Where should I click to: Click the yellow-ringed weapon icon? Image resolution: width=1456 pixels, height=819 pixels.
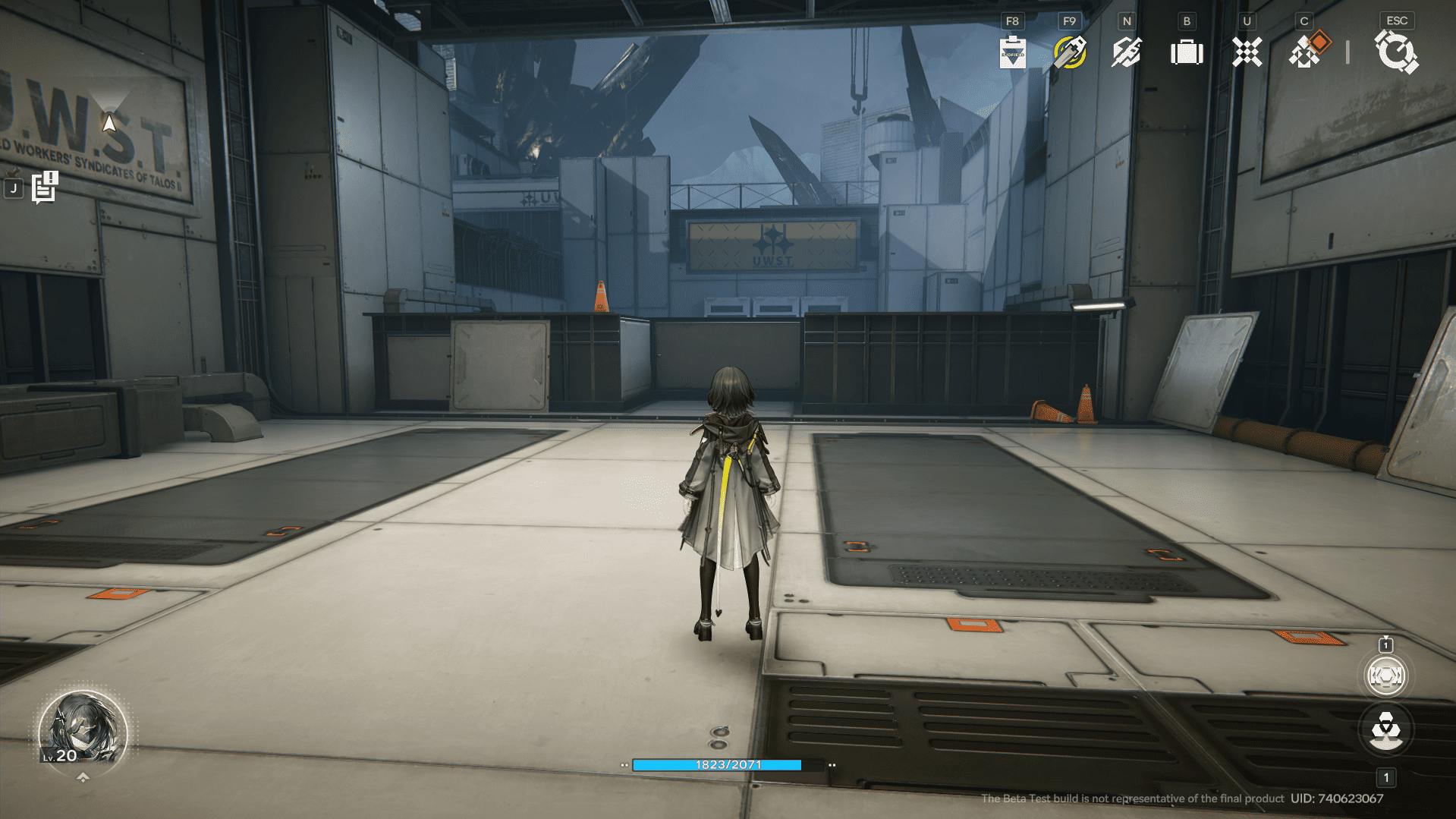pyautogui.click(x=1070, y=52)
